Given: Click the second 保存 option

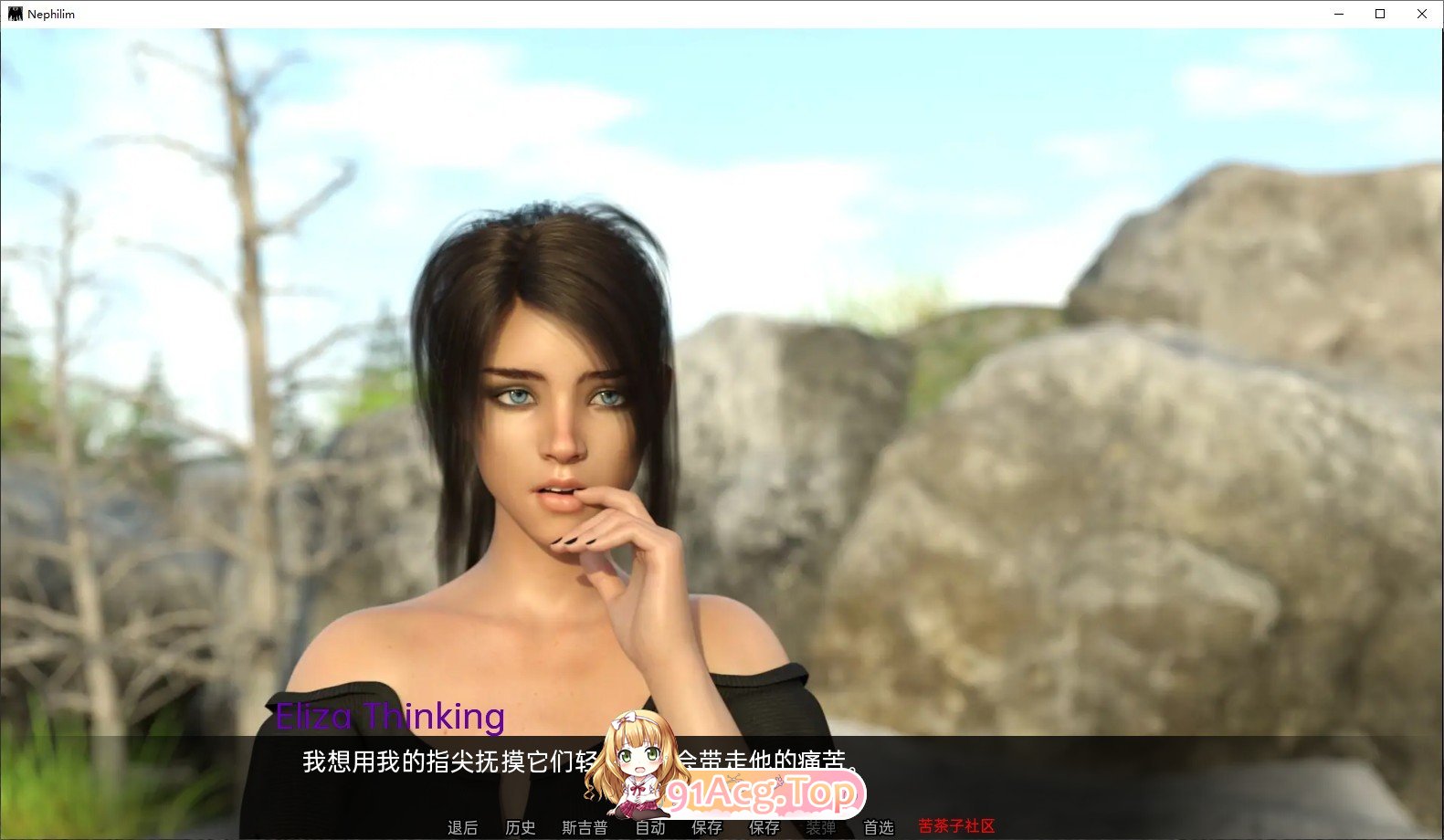Looking at the screenshot, I should pos(765,827).
